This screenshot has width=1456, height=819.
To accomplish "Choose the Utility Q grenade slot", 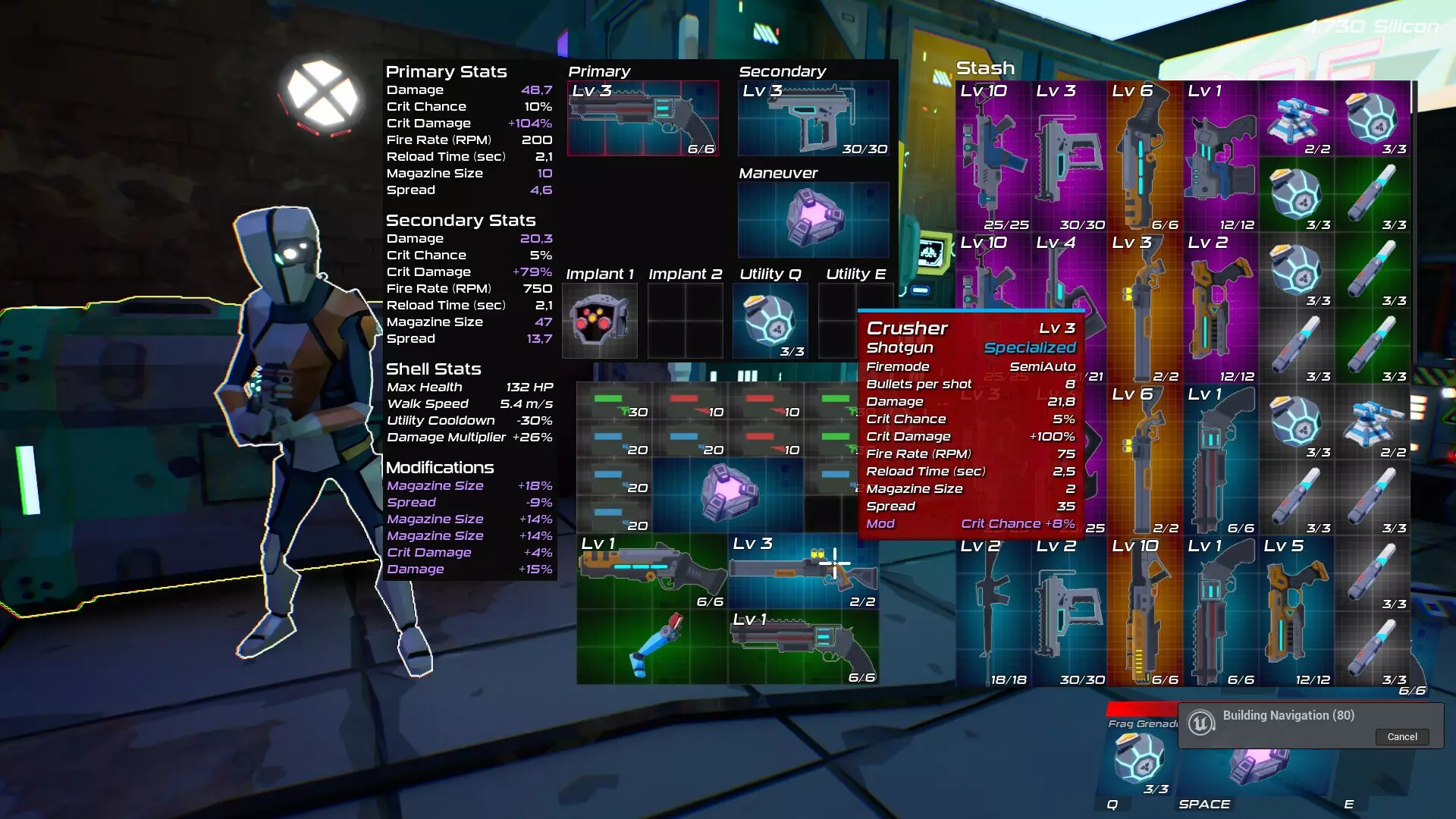I will click(x=770, y=321).
